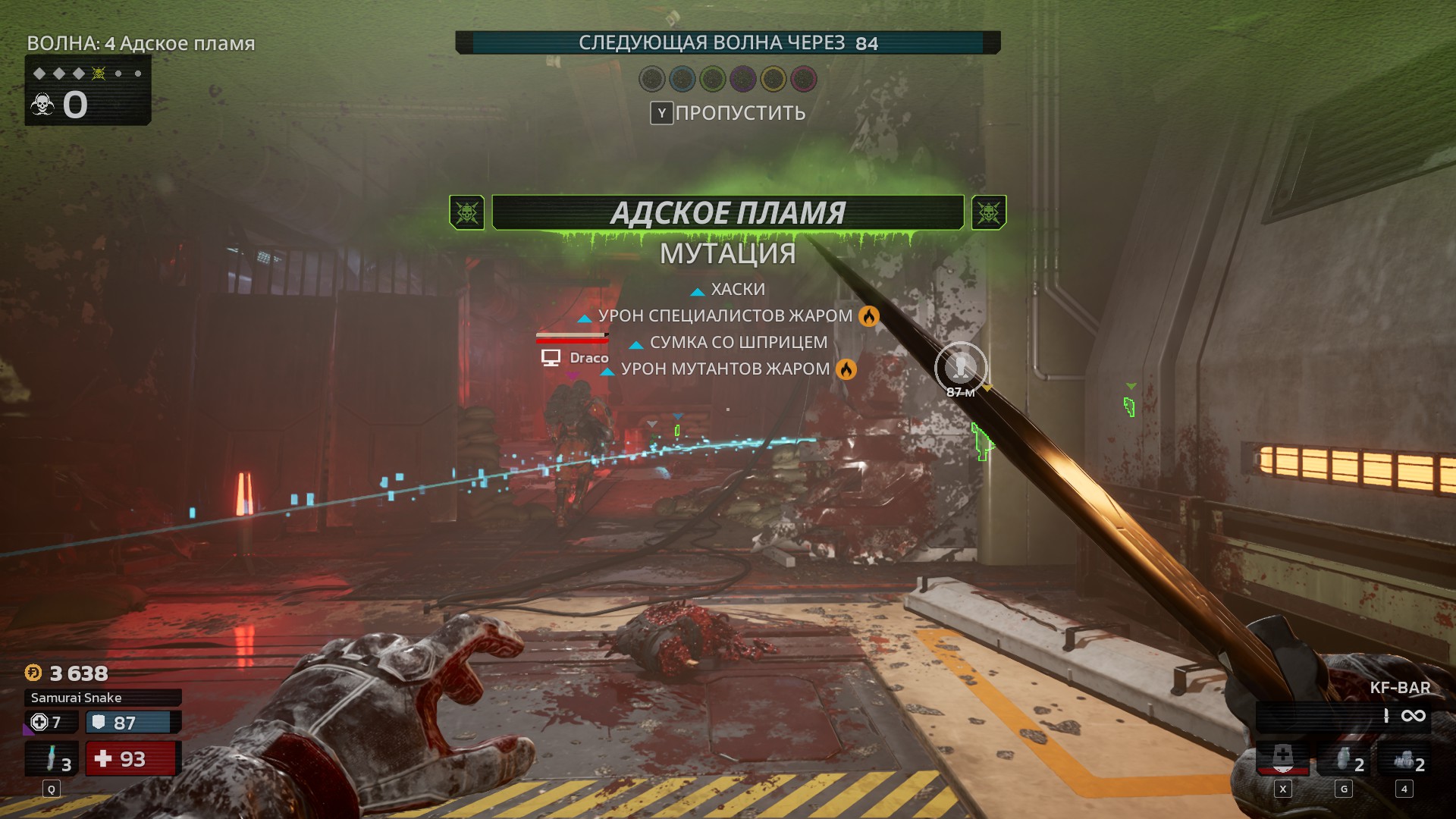Select the yellow-ringed player ready circle
The height and width of the screenshot is (819, 1456).
[x=773, y=78]
